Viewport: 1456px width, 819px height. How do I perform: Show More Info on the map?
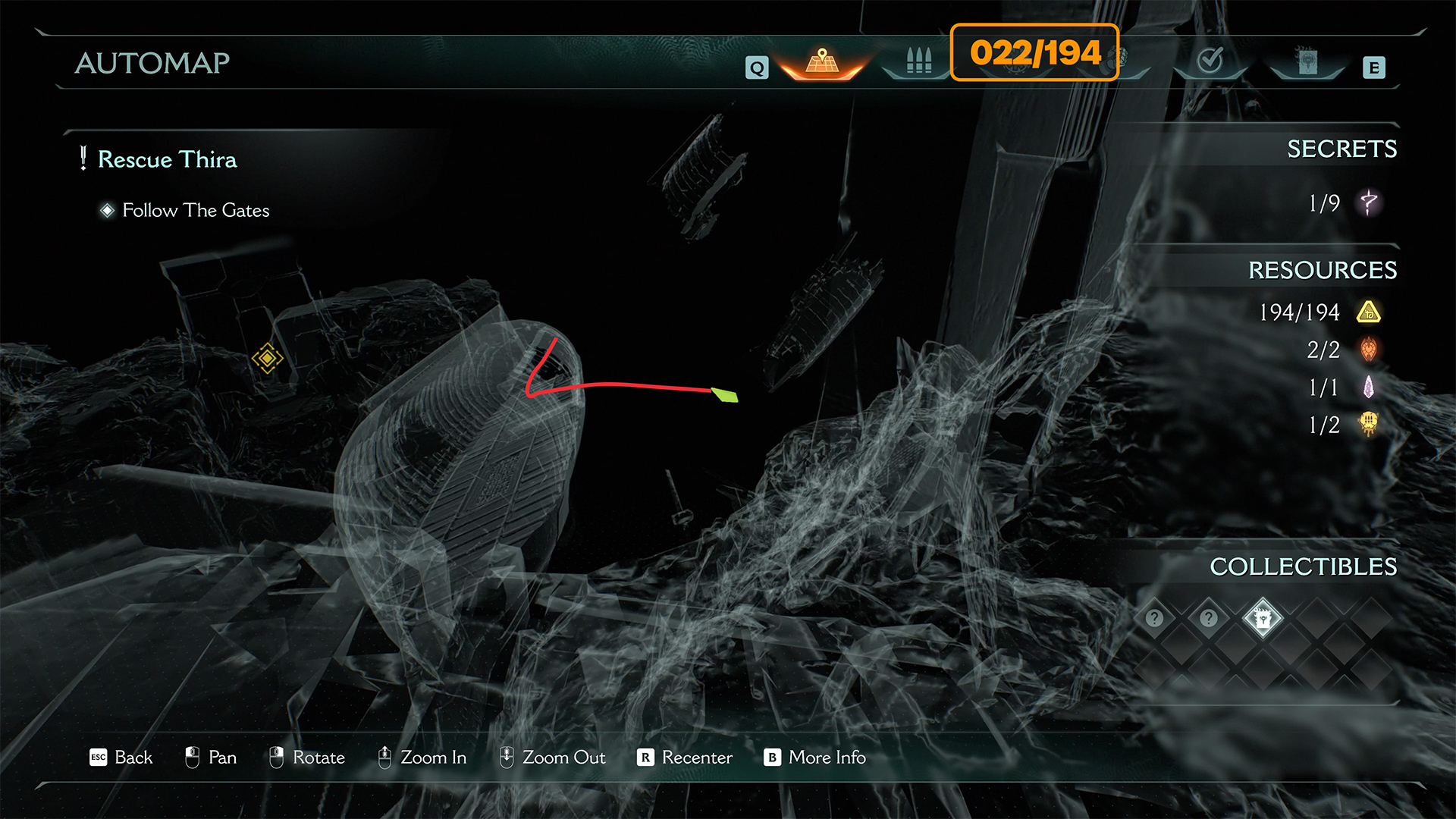pyautogui.click(x=815, y=757)
